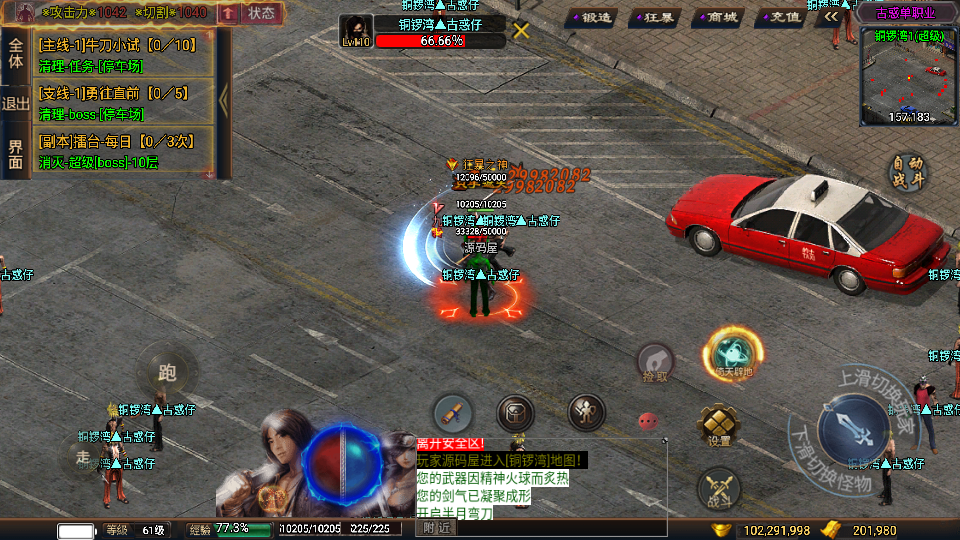Close the target frame with yellow X
This screenshot has height=540, width=960.
tap(521, 30)
